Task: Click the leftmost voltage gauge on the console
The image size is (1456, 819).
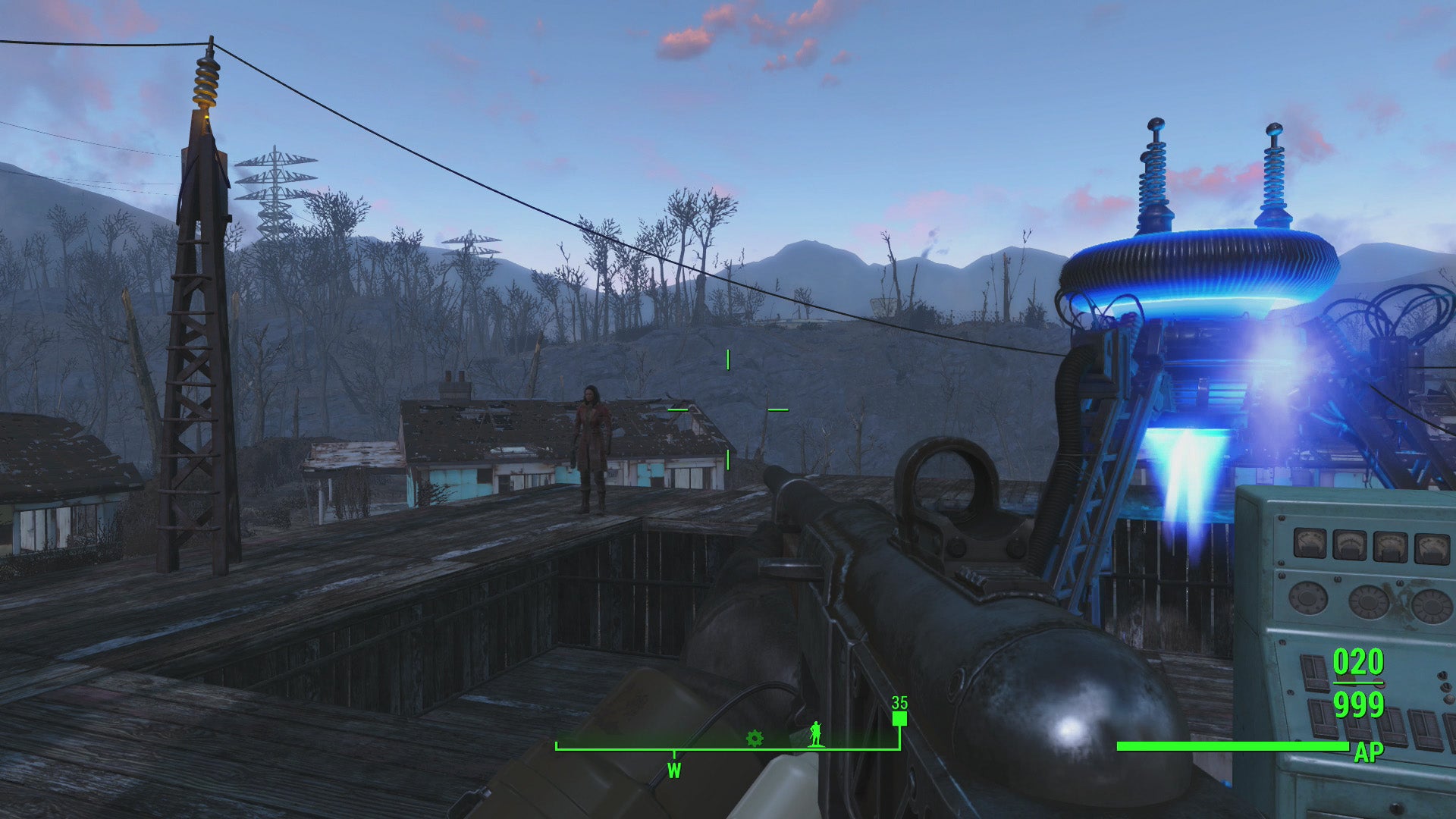Action: pos(1308,544)
